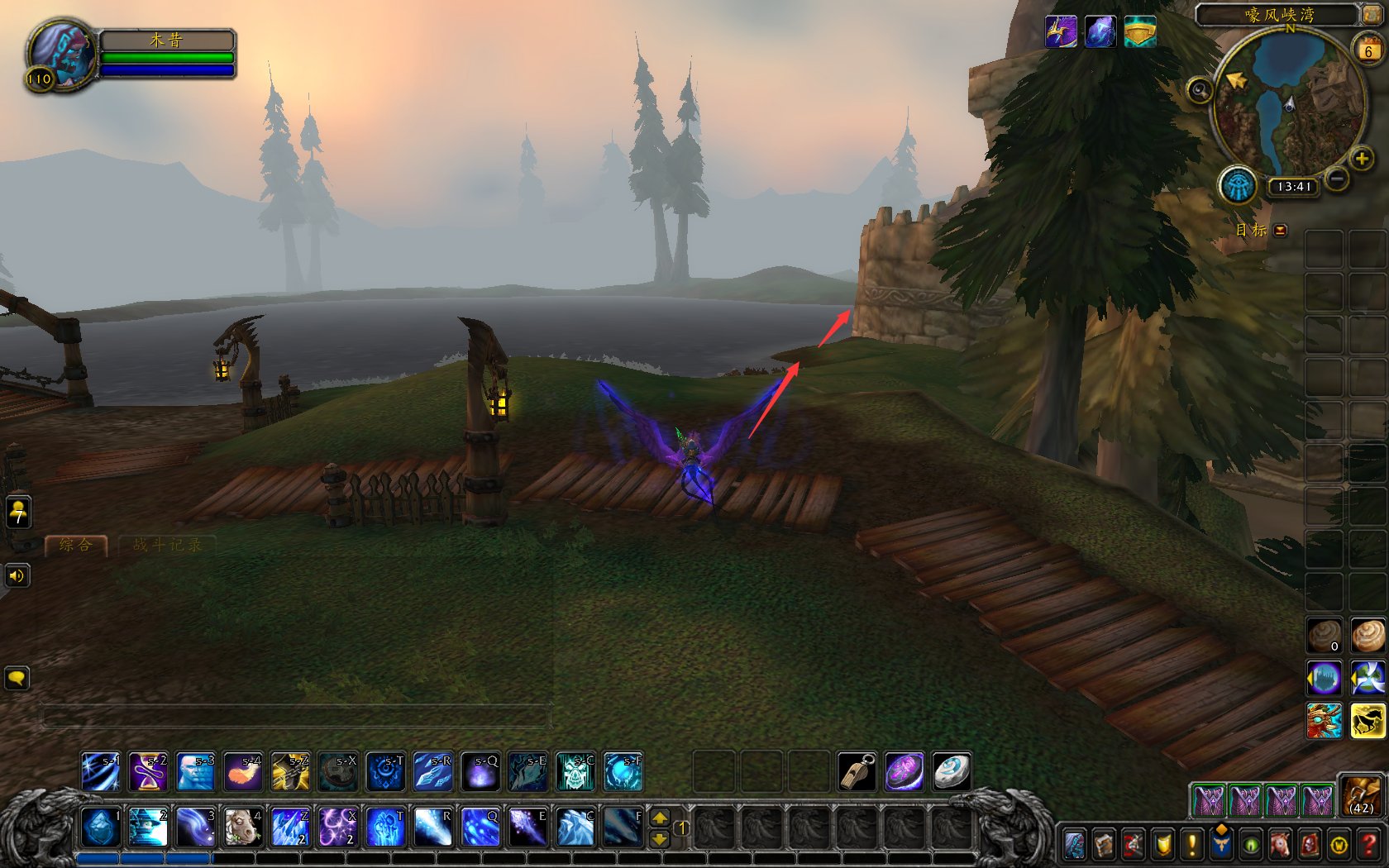Use the flight master's whistle item
Viewport: 1389px width, 868px height.
pos(857,772)
